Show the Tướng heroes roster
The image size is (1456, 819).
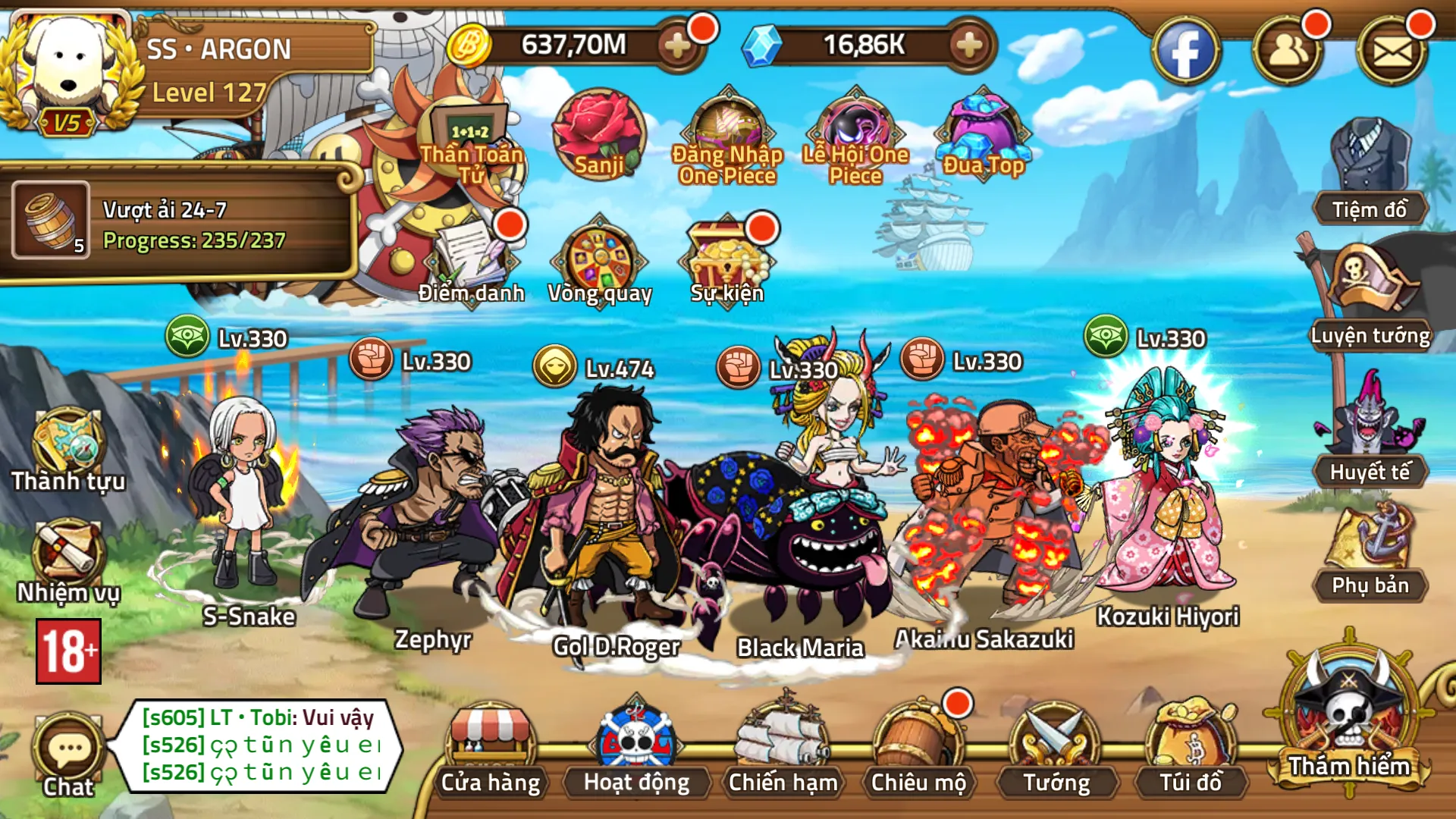[1056, 748]
